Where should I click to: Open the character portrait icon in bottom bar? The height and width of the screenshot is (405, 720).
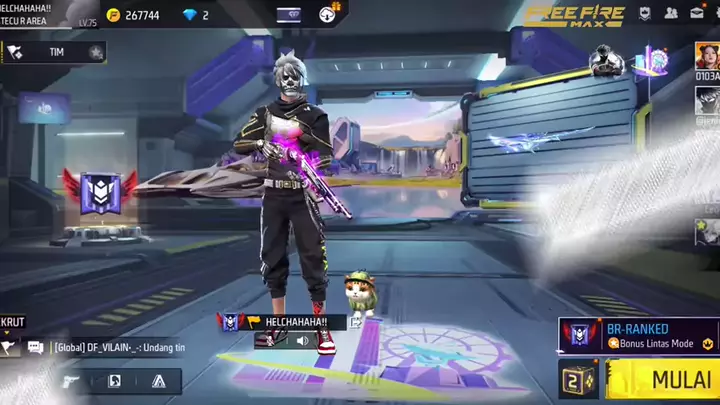(114, 381)
